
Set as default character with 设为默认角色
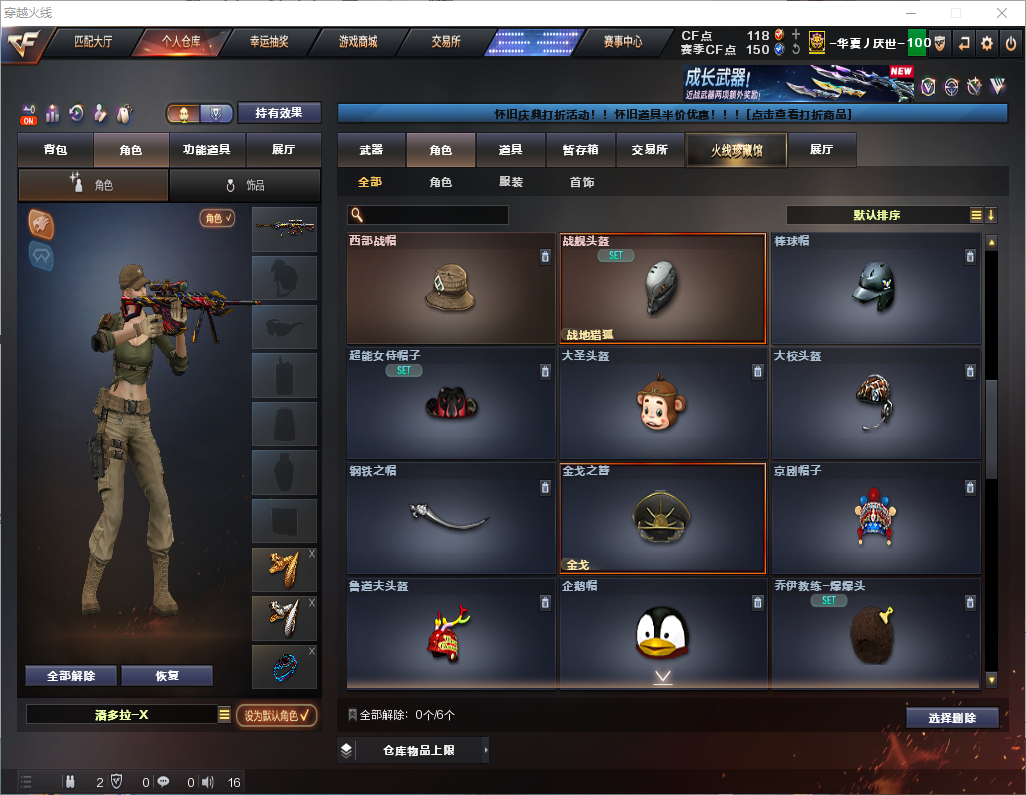277,715
